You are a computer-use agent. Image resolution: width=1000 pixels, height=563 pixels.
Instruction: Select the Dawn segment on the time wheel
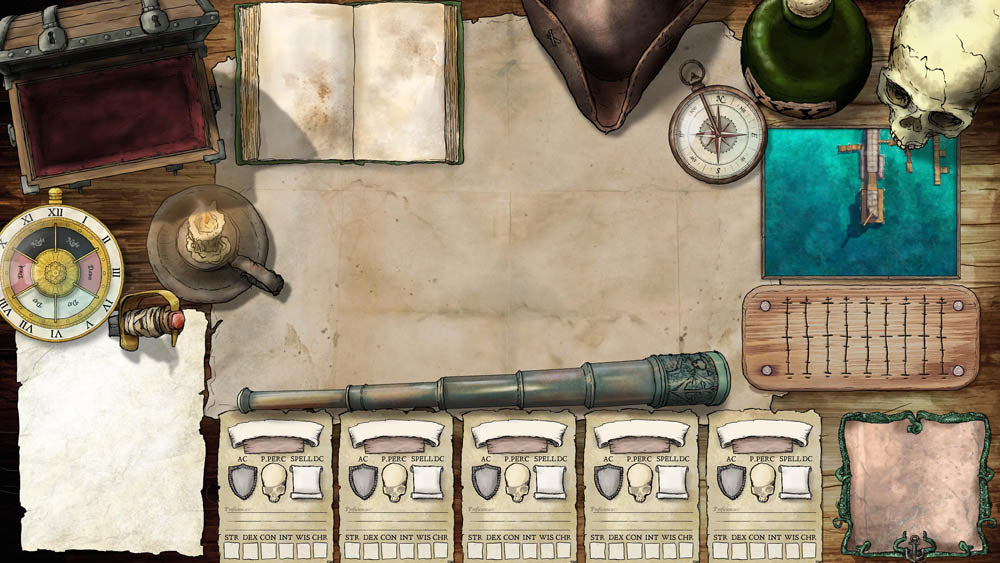click(91, 272)
